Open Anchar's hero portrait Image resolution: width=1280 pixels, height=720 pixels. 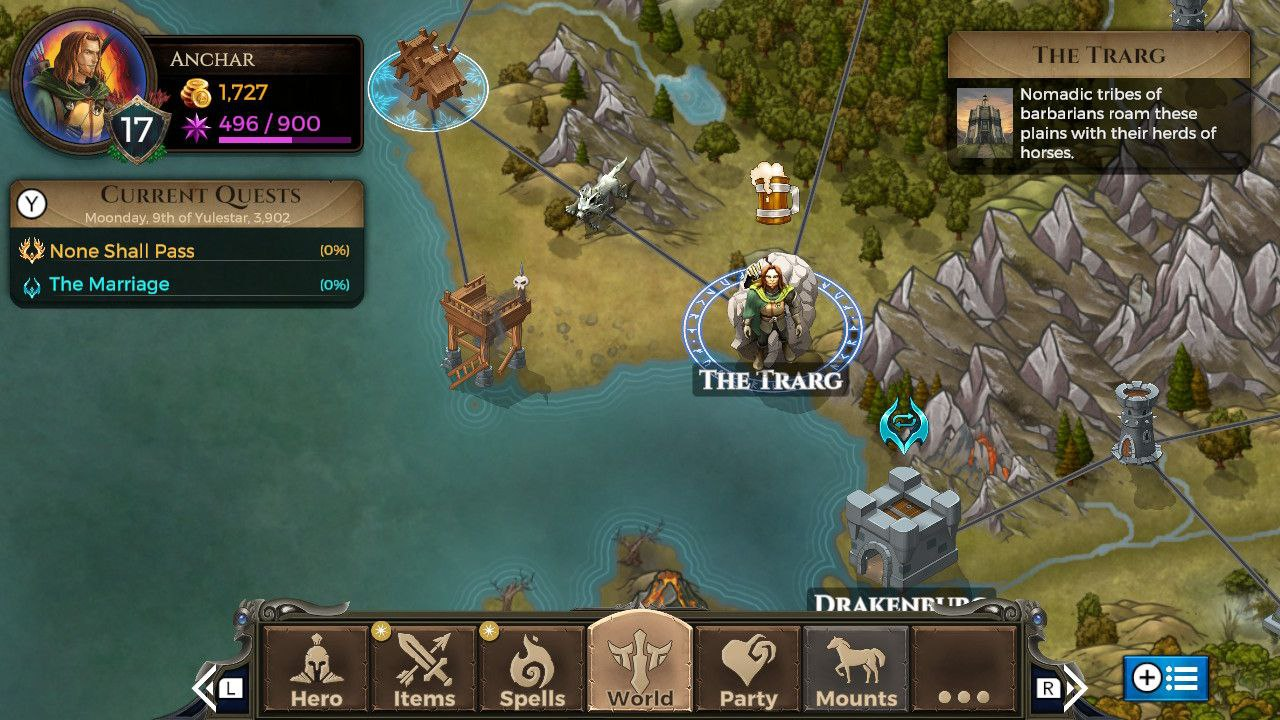pyautogui.click(x=74, y=80)
